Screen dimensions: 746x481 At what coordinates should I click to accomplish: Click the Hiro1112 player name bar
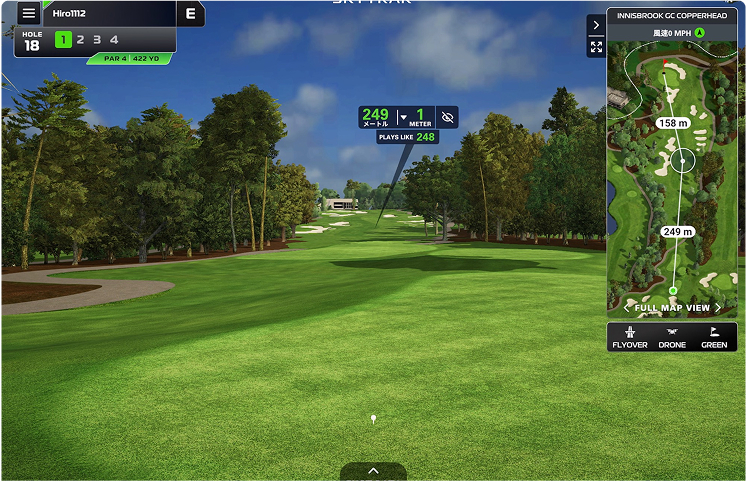click(x=110, y=14)
